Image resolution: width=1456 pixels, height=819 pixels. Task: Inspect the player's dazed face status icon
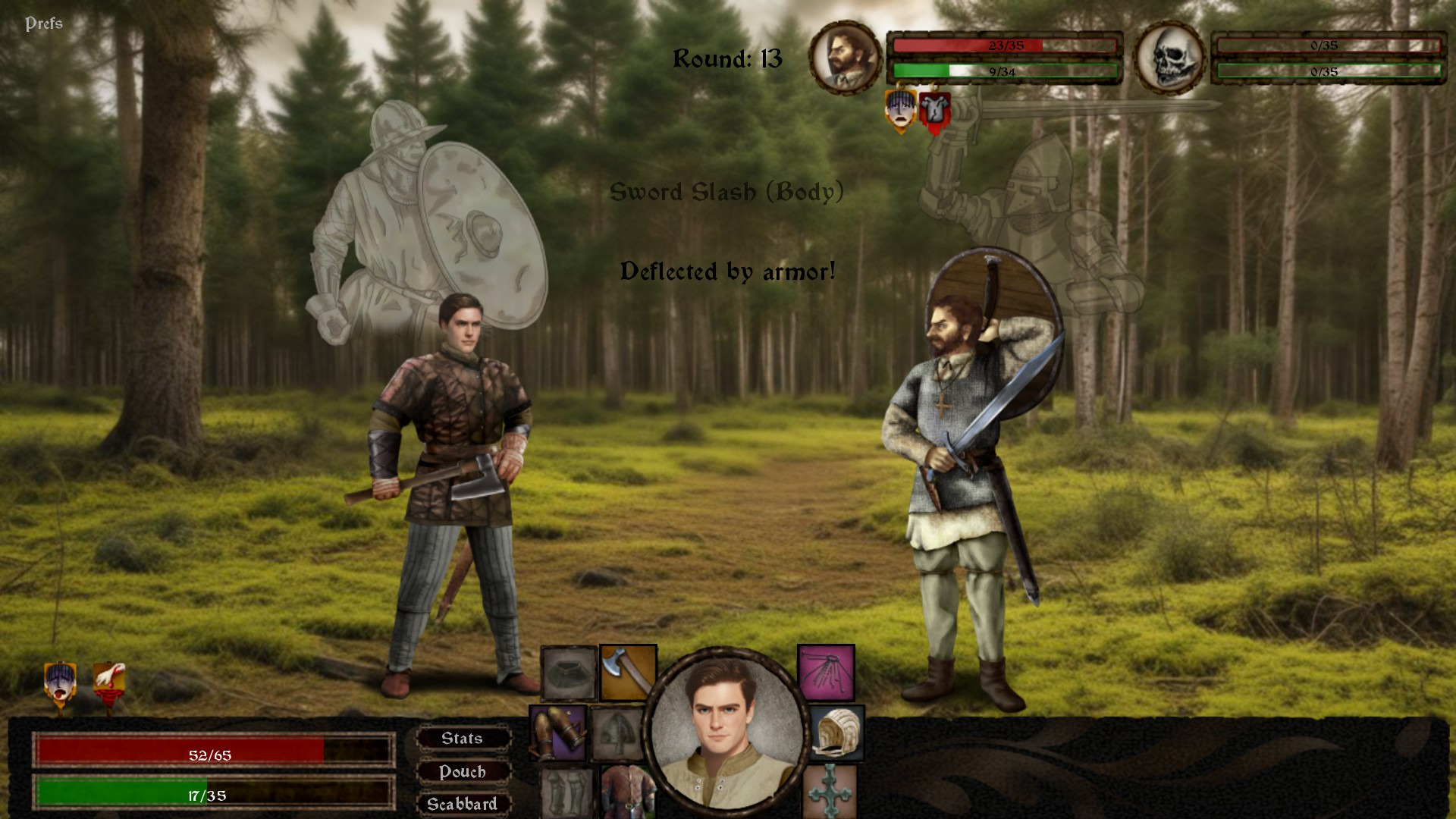[x=61, y=684]
